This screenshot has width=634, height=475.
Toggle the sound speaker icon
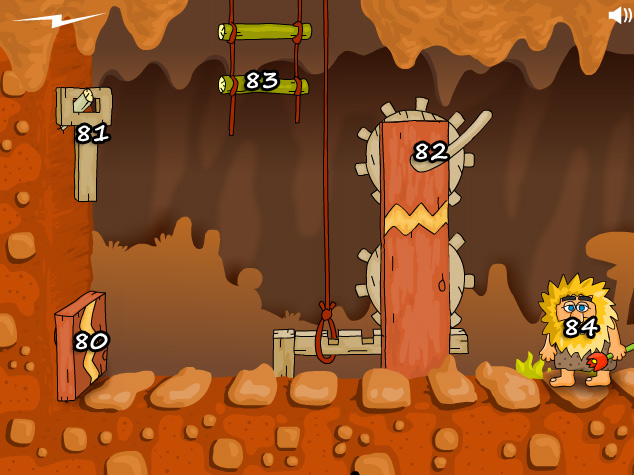619,15
